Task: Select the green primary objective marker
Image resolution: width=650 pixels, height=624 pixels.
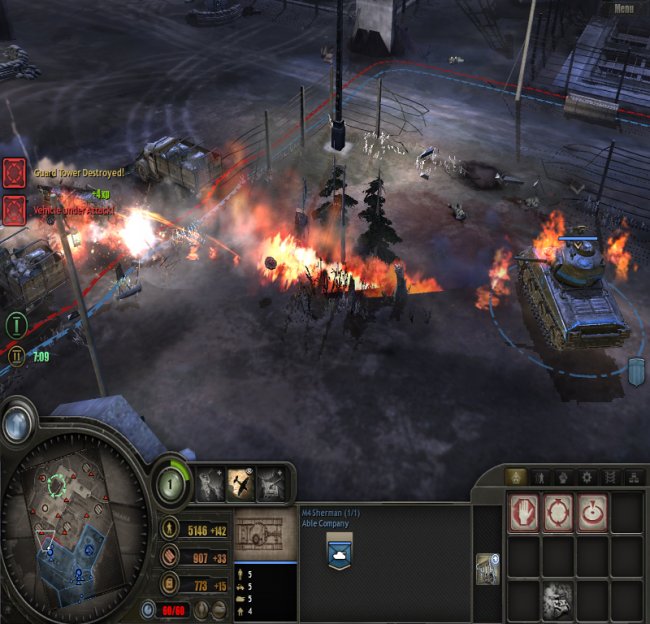Action: coord(16,324)
